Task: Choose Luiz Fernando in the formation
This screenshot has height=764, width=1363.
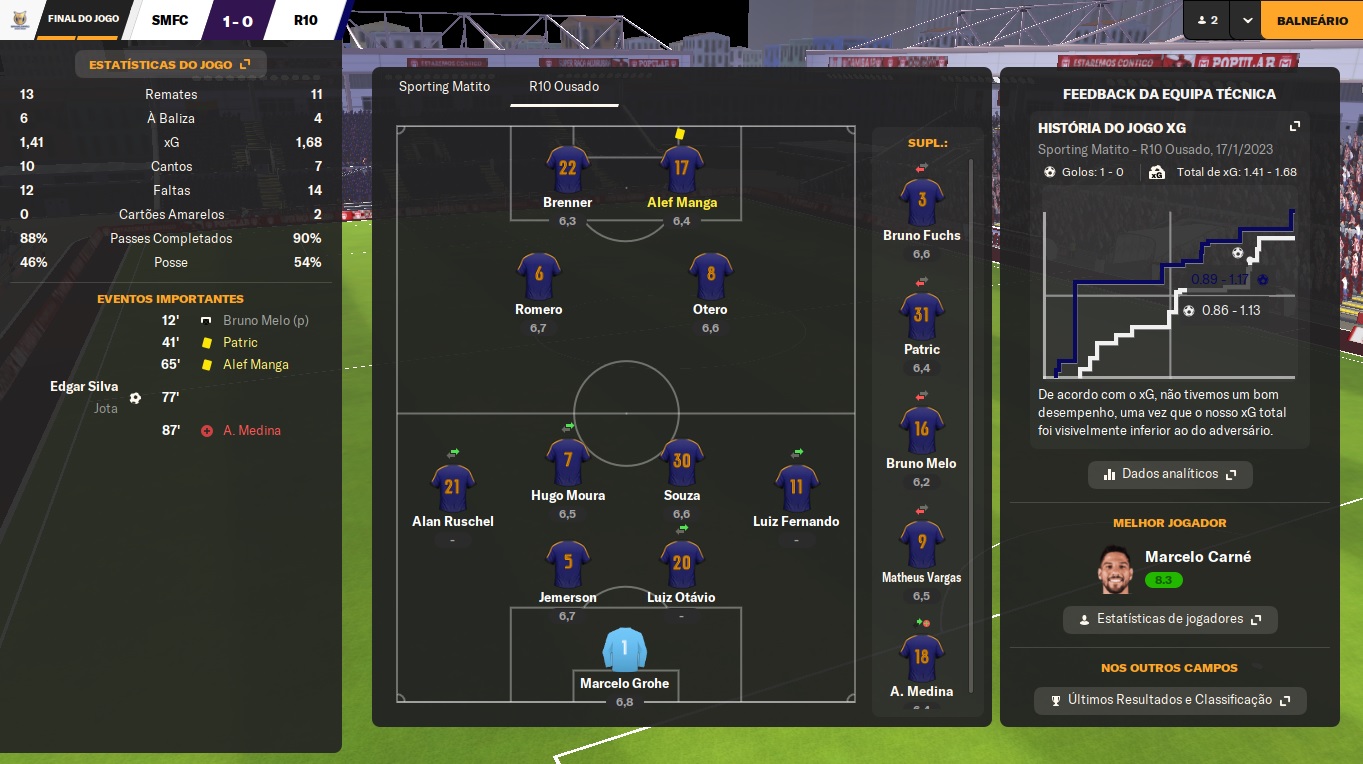Action: (x=796, y=488)
